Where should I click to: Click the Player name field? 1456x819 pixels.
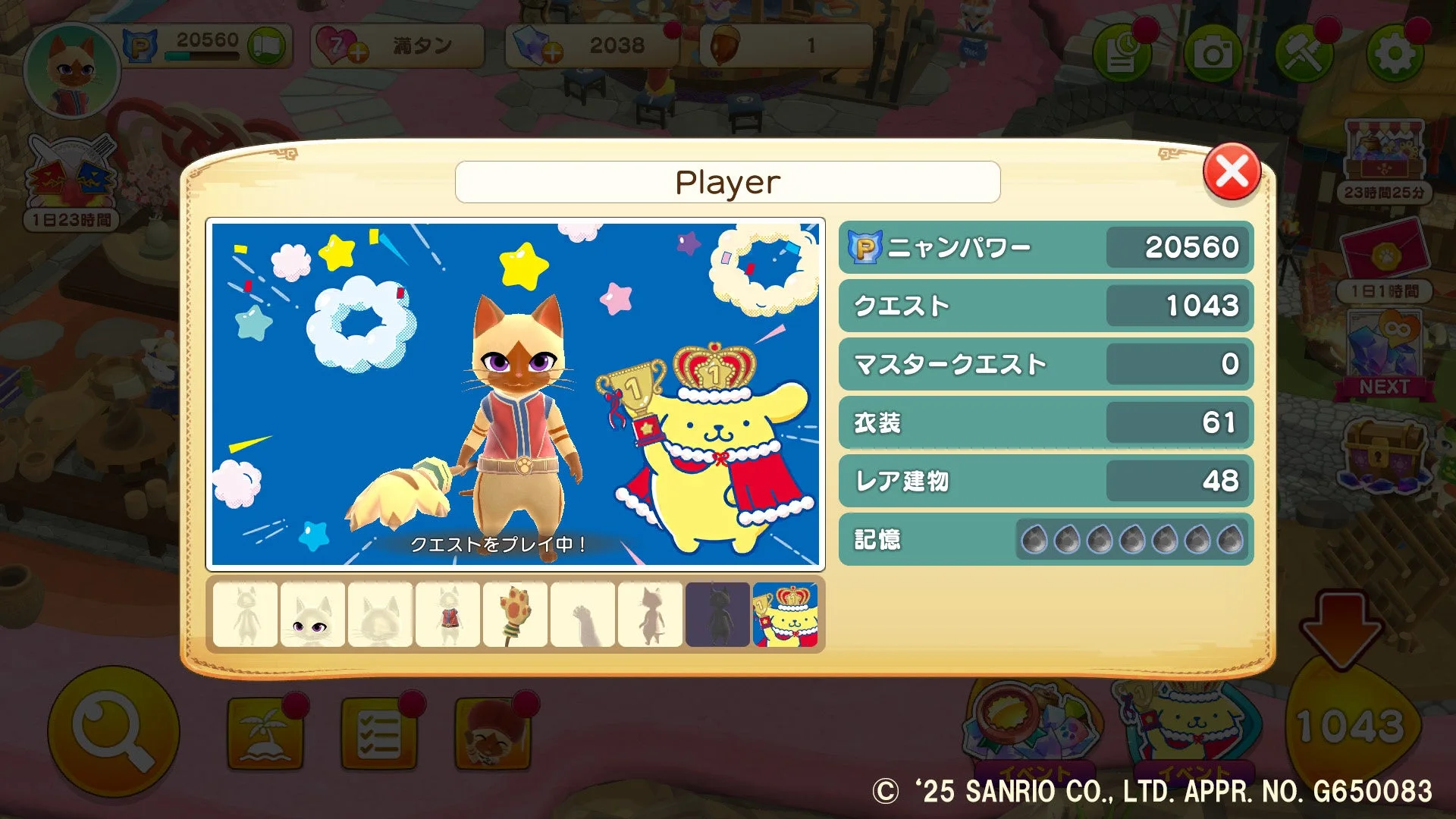click(726, 181)
